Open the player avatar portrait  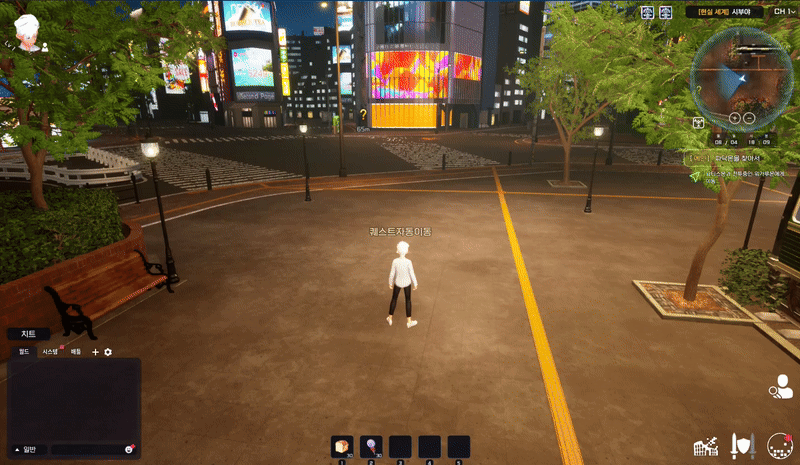point(27,32)
